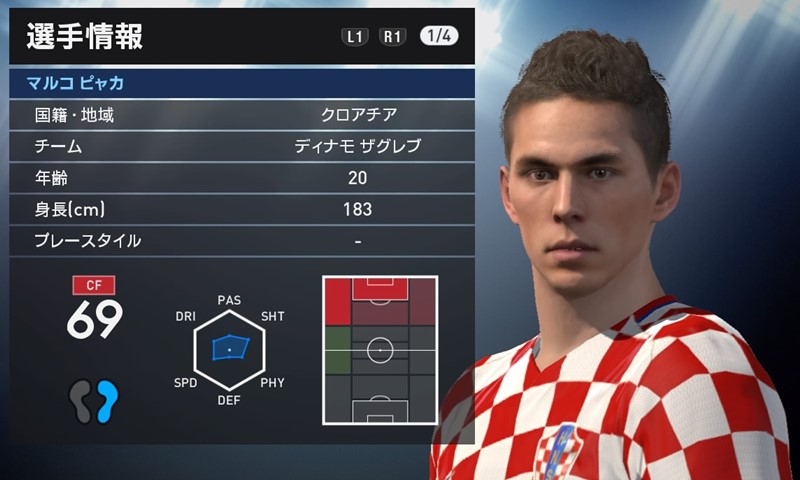Select the 1/4 page indicator
The width and height of the screenshot is (800, 480).
[x=440, y=36]
